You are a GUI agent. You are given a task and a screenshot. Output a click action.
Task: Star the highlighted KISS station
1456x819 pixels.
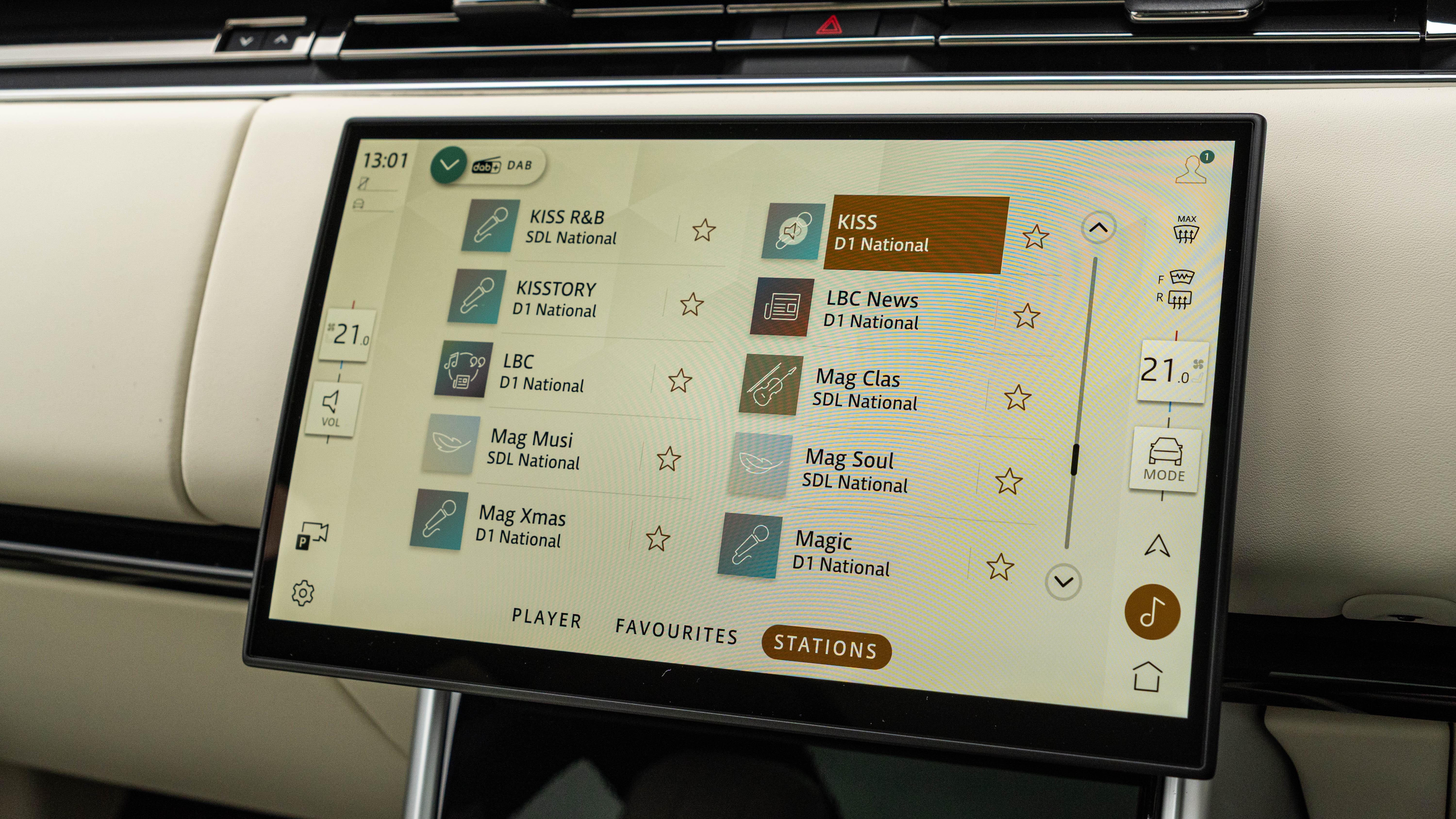pyautogui.click(x=1035, y=236)
